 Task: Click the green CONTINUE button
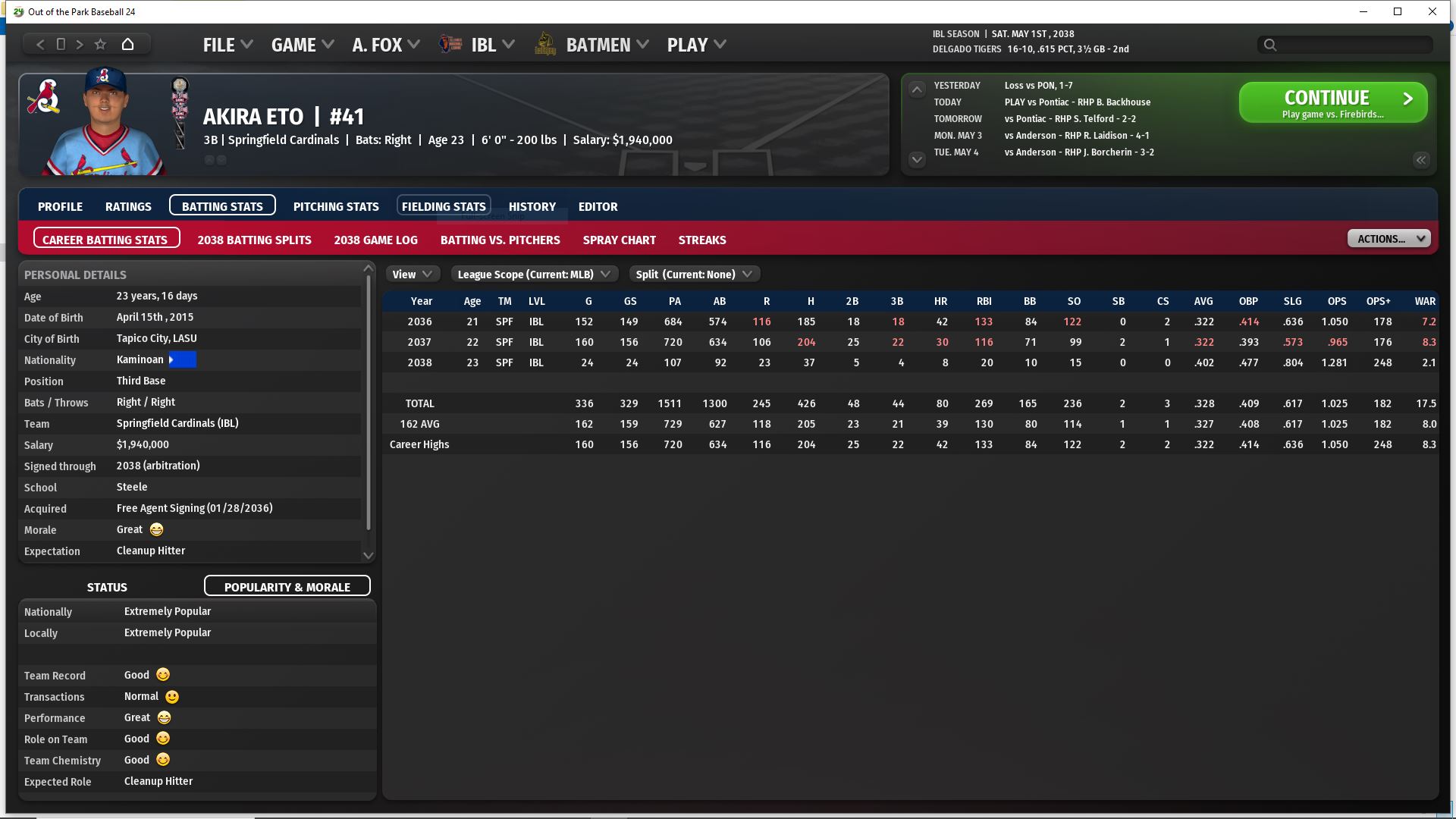1332,102
